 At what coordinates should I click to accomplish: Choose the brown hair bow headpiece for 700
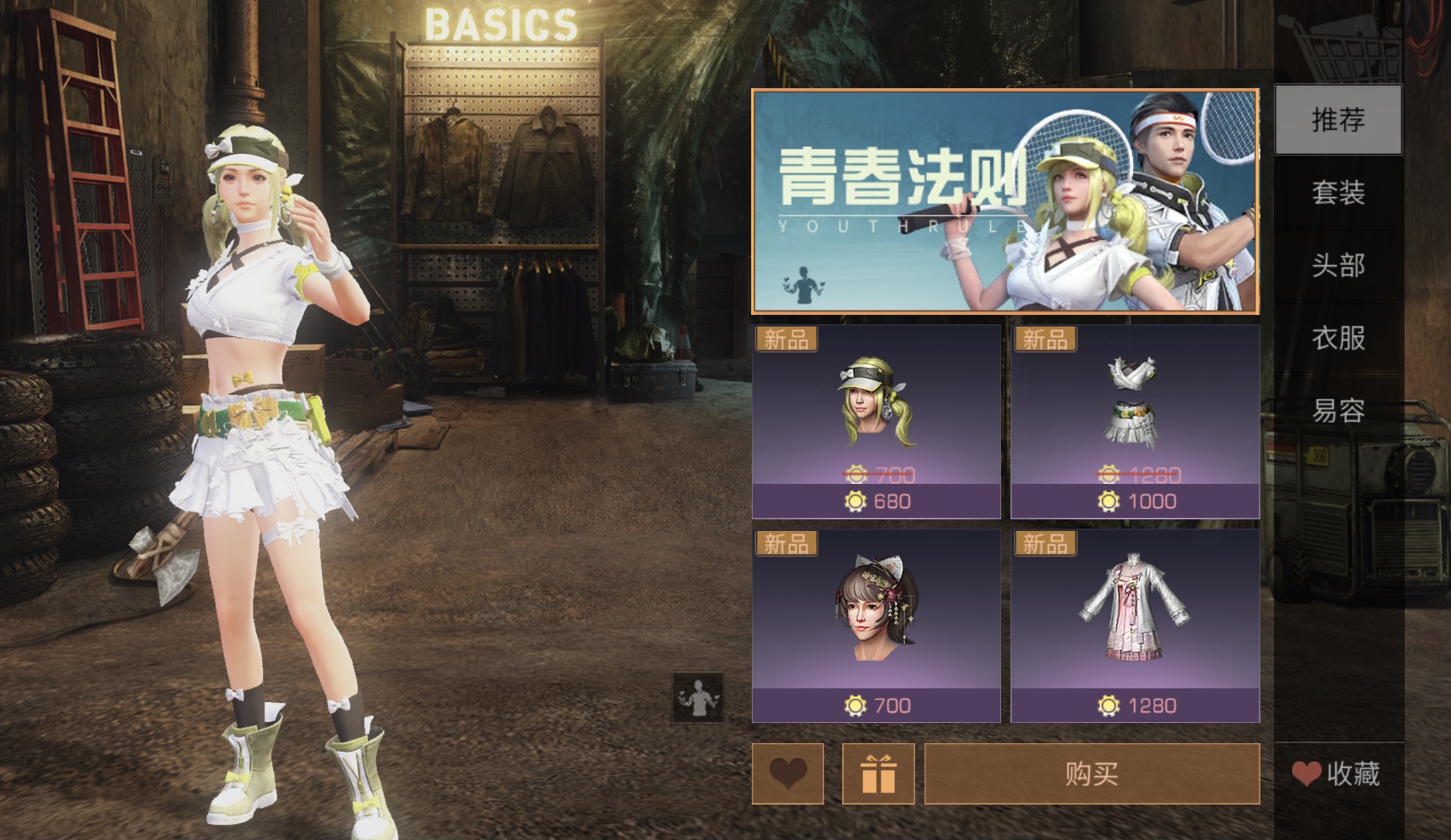coord(876,625)
